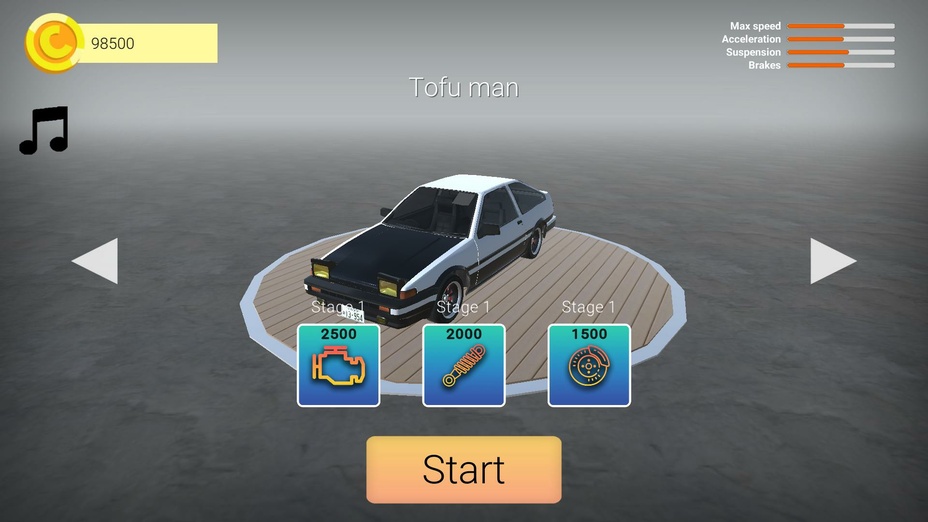The image size is (928, 522).
Task: Purchase the 2000 suspension upgrade
Action: [x=464, y=365]
